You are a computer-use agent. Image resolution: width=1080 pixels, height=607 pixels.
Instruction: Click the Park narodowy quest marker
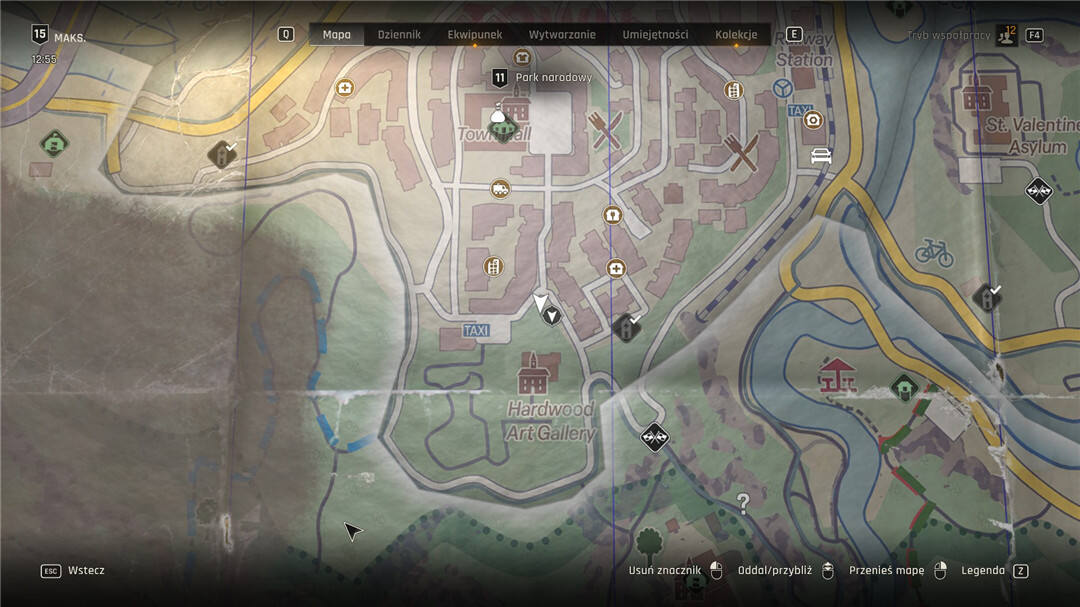[x=501, y=77]
